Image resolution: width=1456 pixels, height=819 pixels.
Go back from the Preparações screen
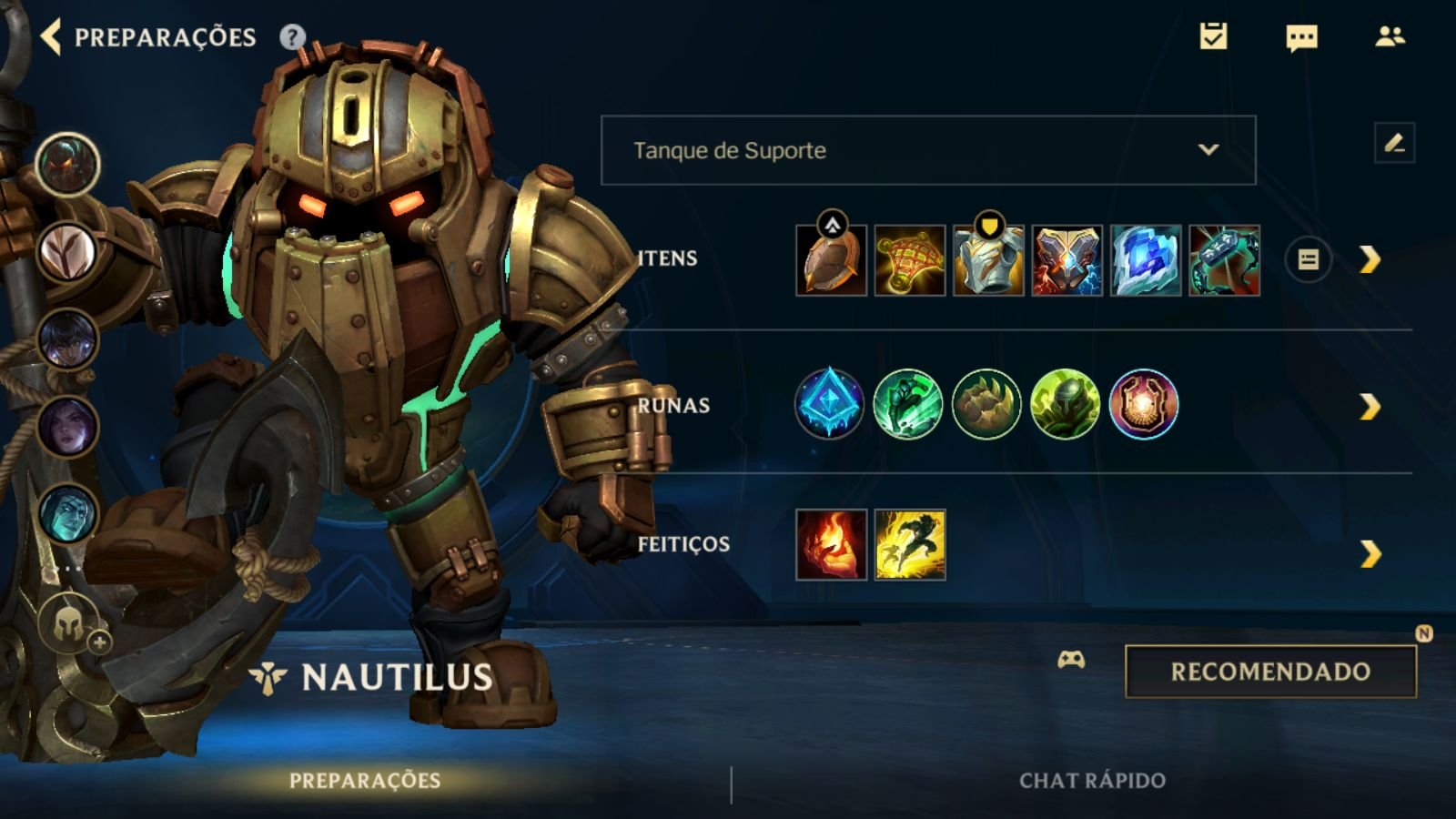pos(52,37)
